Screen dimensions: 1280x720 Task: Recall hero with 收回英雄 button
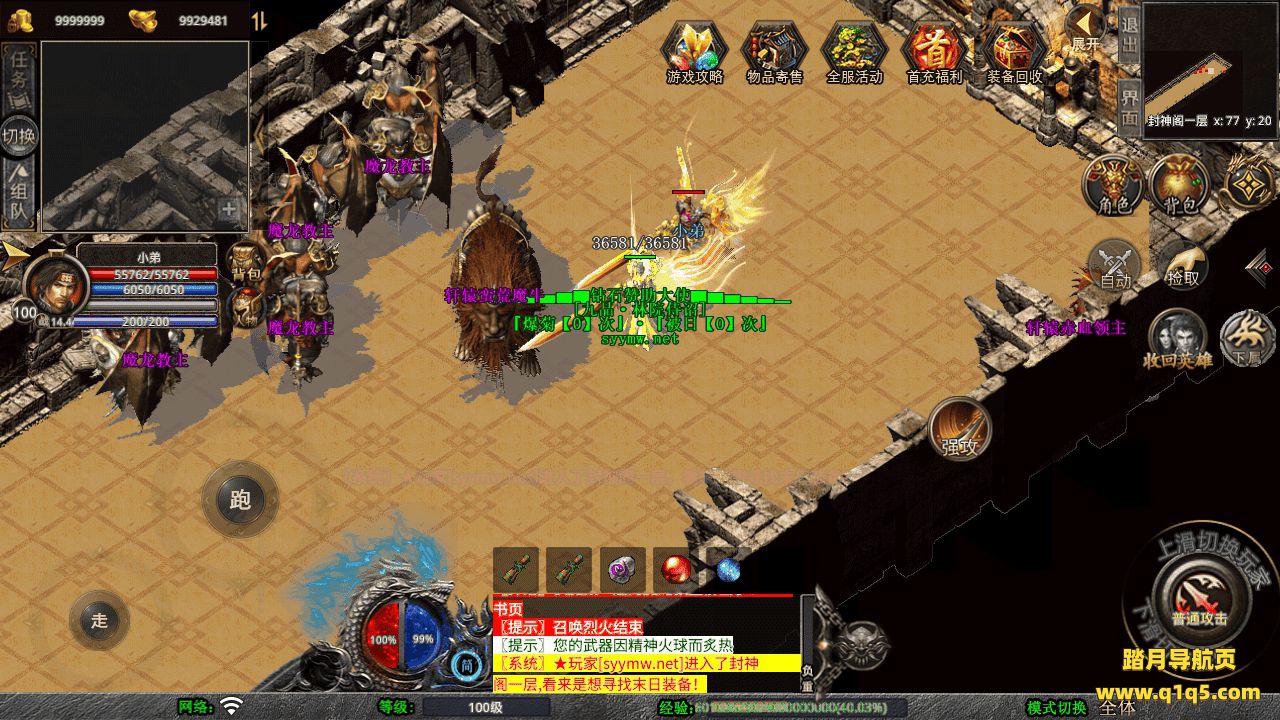pos(1177,338)
